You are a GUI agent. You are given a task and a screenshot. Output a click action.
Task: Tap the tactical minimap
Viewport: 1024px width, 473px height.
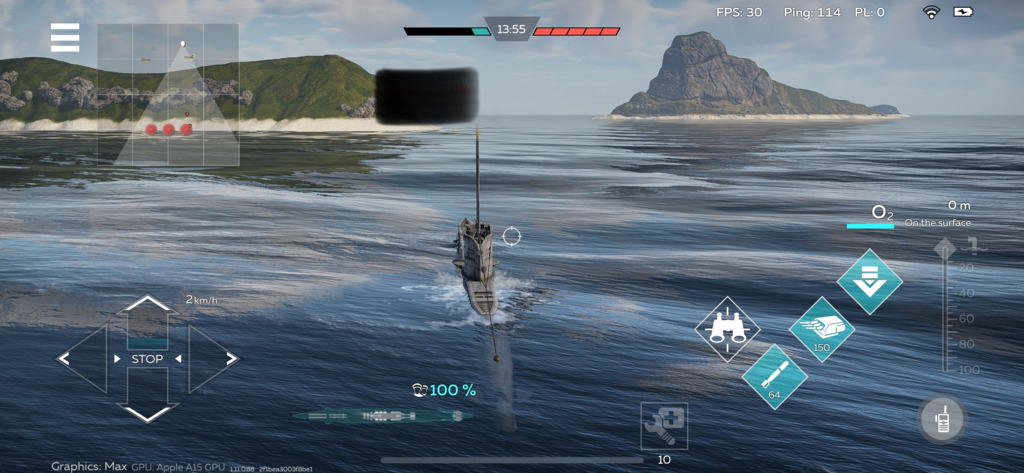point(168,94)
